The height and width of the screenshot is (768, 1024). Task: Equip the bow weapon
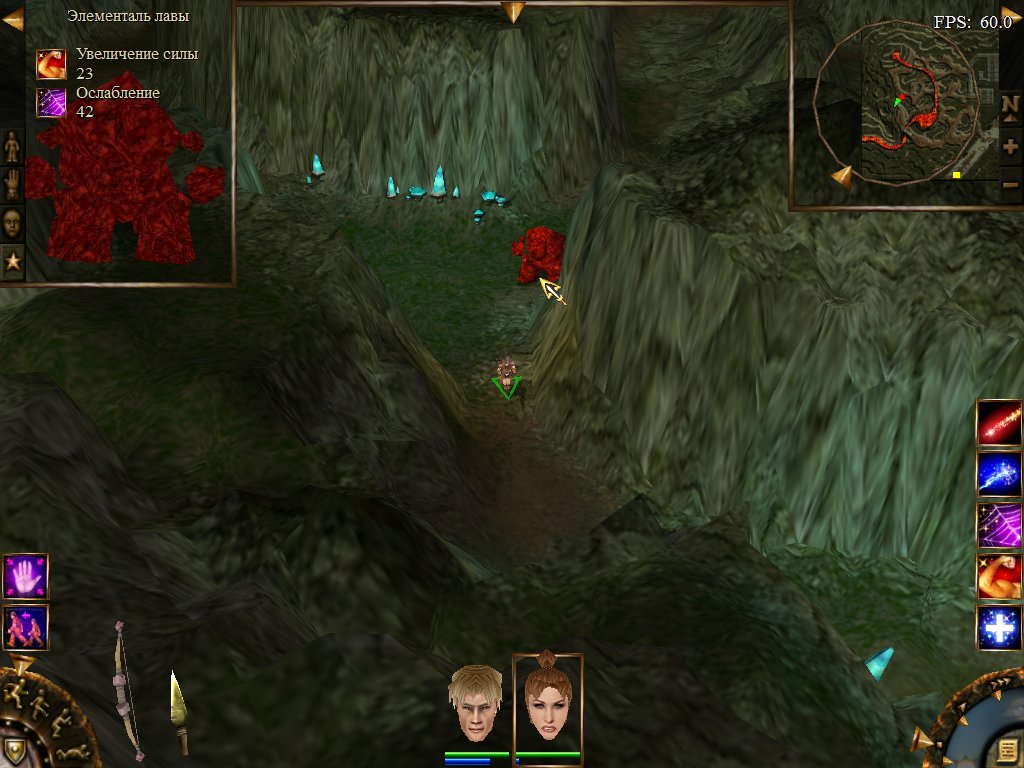click(x=125, y=688)
